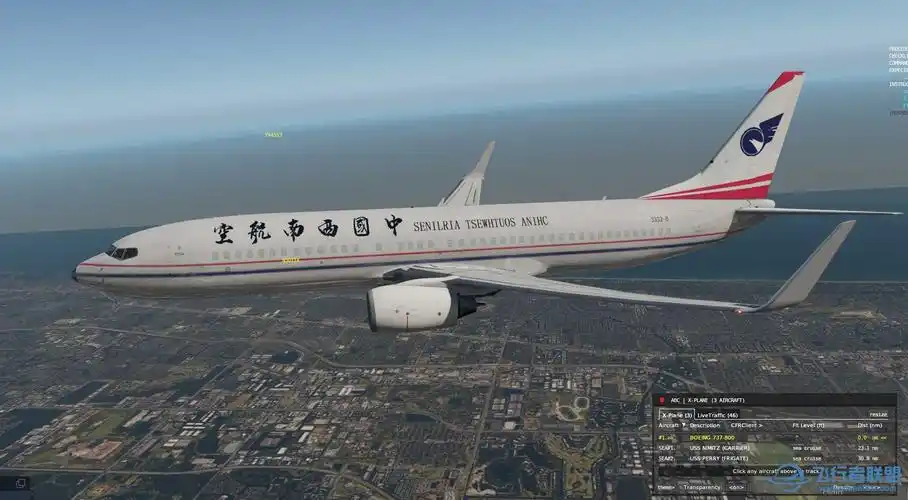Select the BOEING 737-800 aircraft row
Viewport: 908px width, 500px height.
(711, 437)
